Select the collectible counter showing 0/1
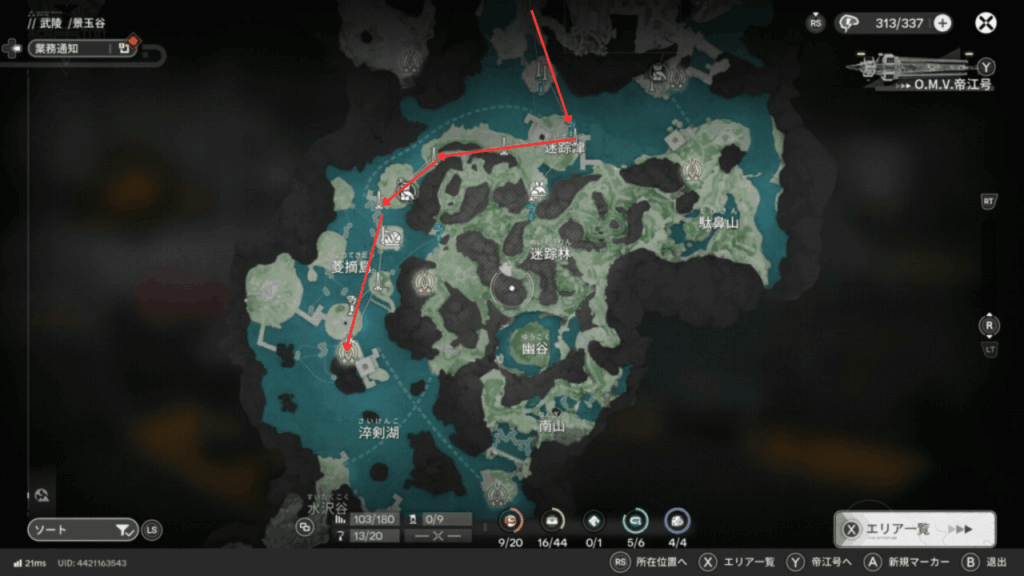Image resolution: width=1024 pixels, height=576 pixels. pyautogui.click(x=593, y=520)
